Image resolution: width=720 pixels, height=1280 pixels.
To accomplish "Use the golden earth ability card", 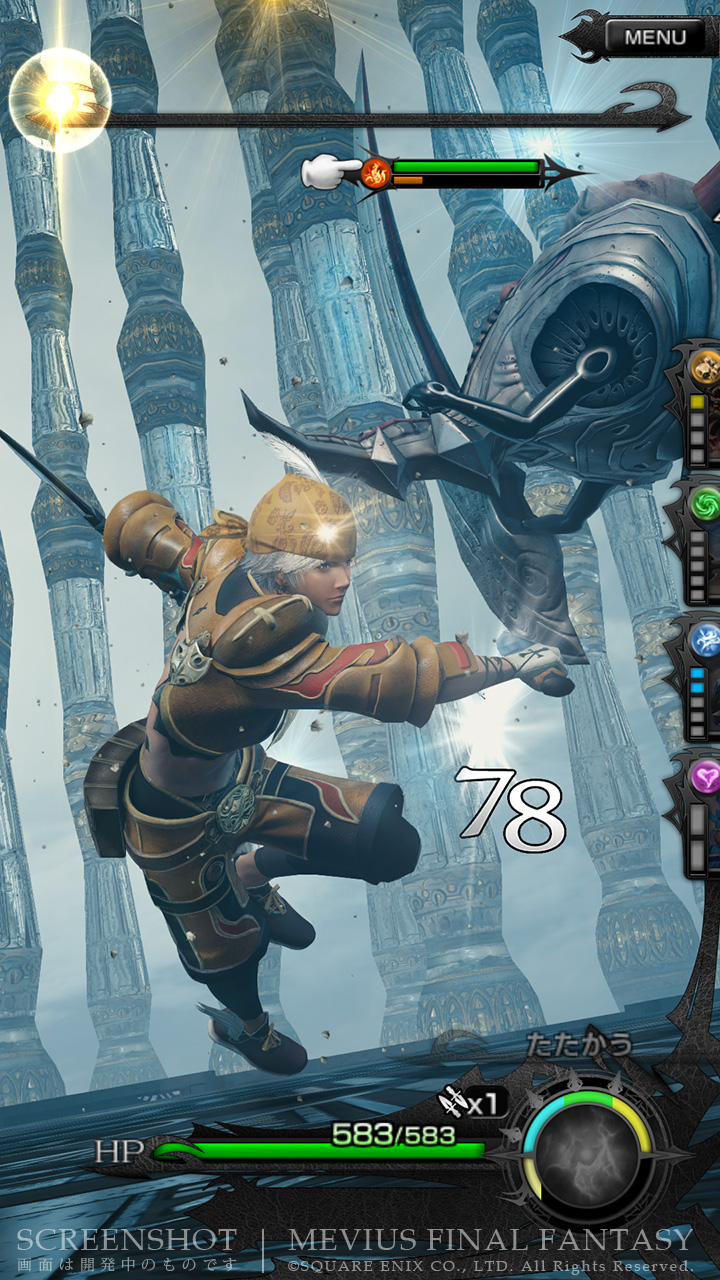I will (703, 367).
